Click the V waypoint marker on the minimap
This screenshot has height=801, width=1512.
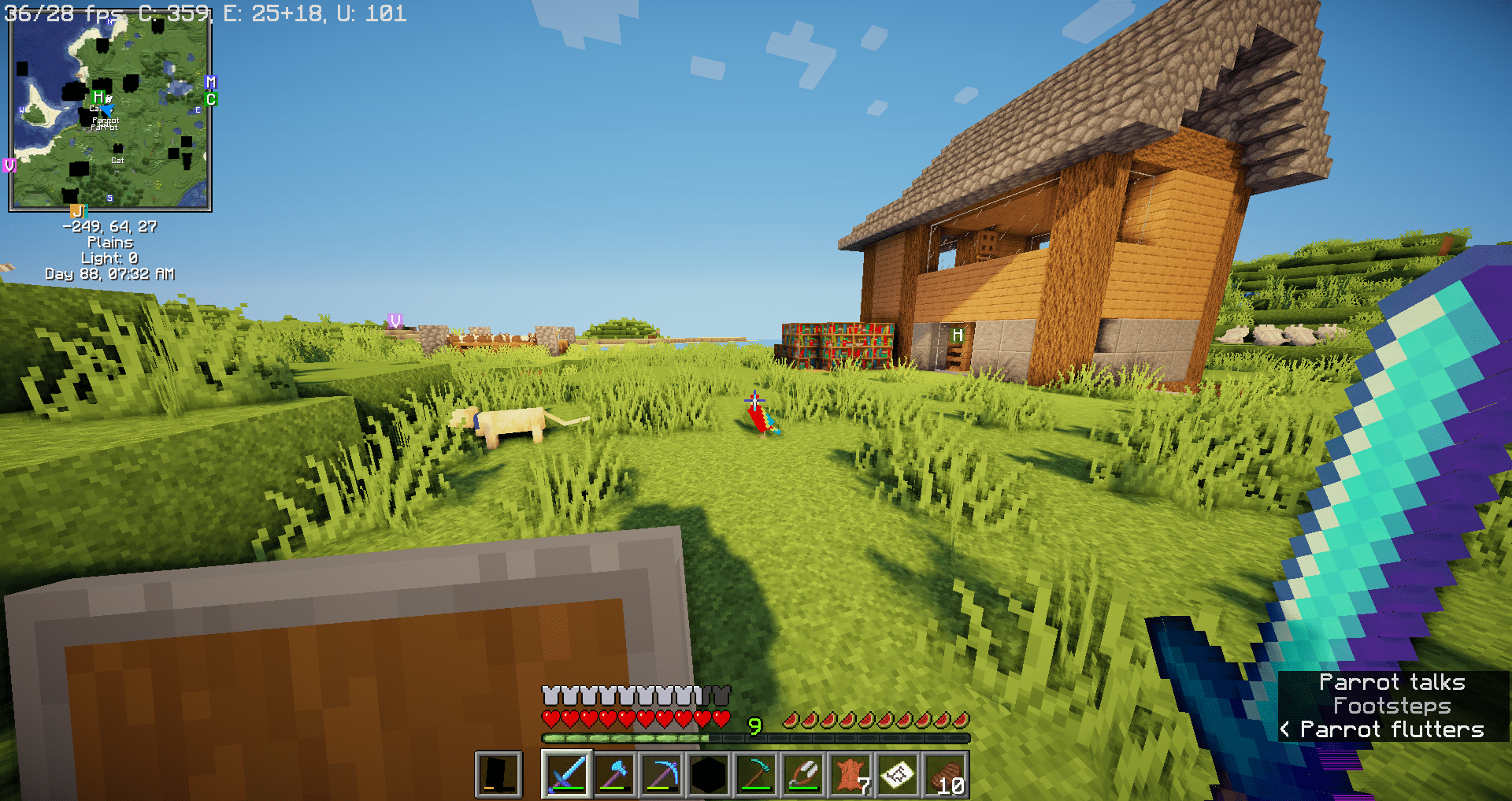point(10,166)
